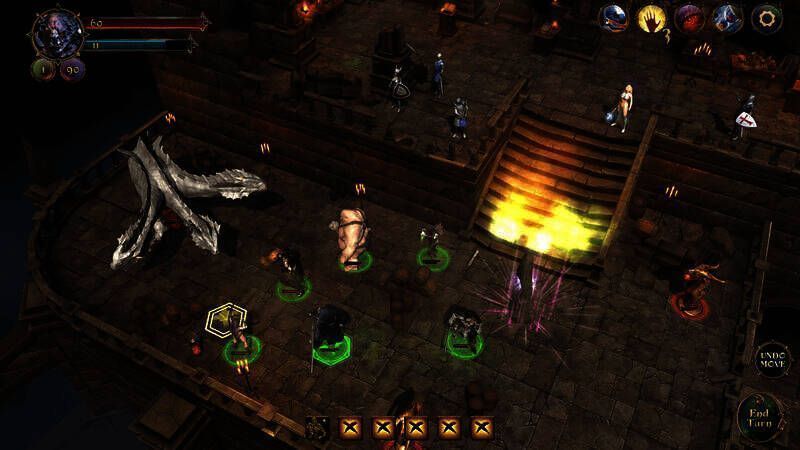Open the hero portrait in the corner
Viewport: 800px width, 450px height.
50,32
